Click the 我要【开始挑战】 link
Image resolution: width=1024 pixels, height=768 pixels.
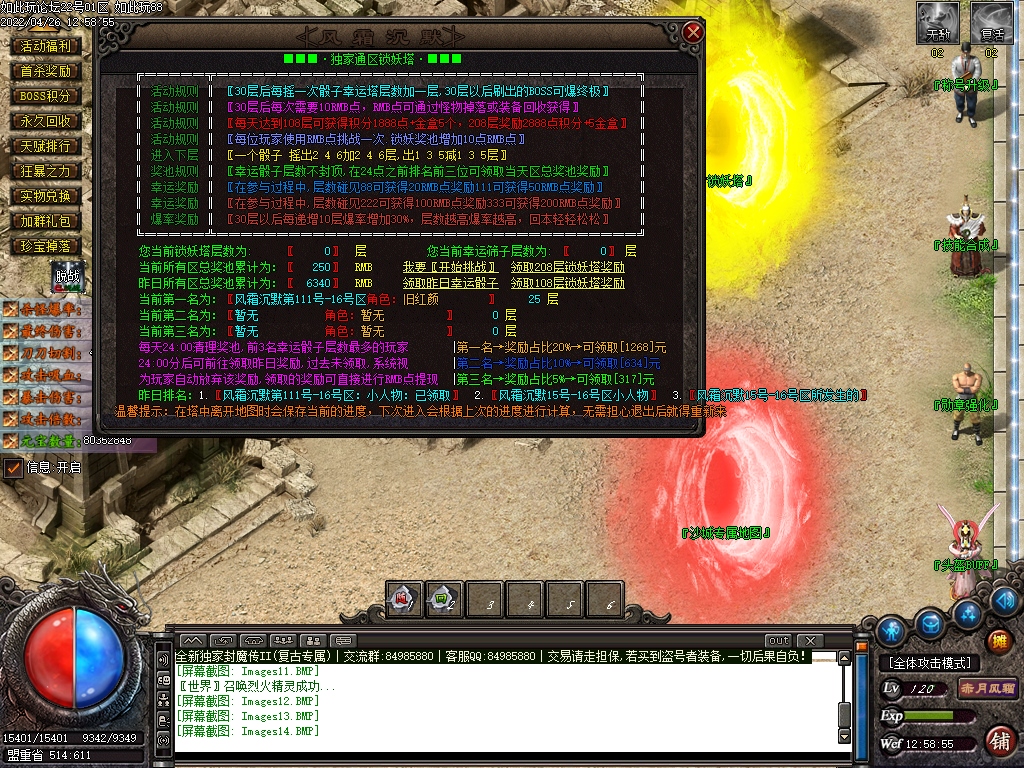pyautogui.click(x=449, y=267)
